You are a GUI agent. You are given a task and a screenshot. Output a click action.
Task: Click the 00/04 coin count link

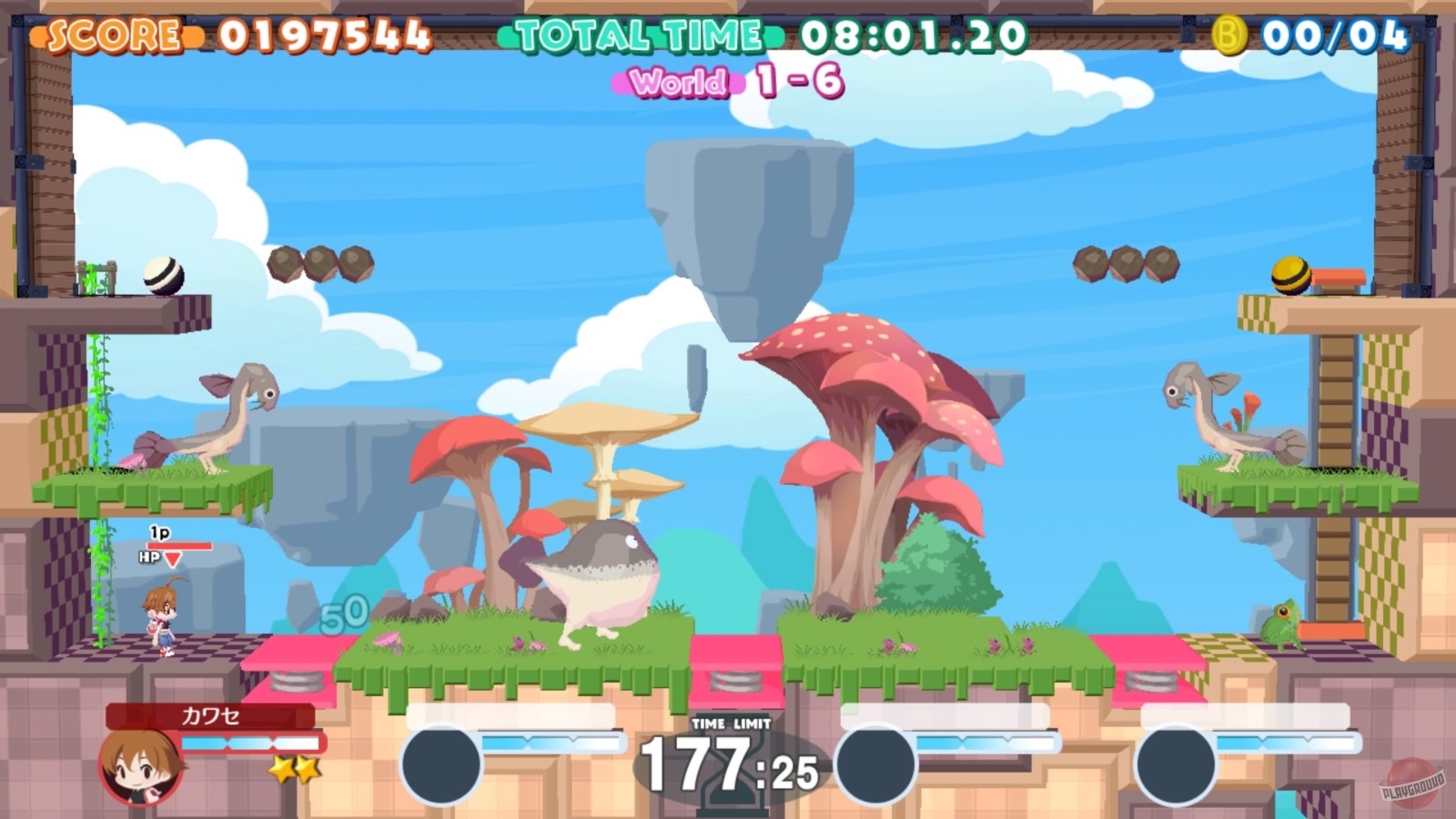[1334, 35]
